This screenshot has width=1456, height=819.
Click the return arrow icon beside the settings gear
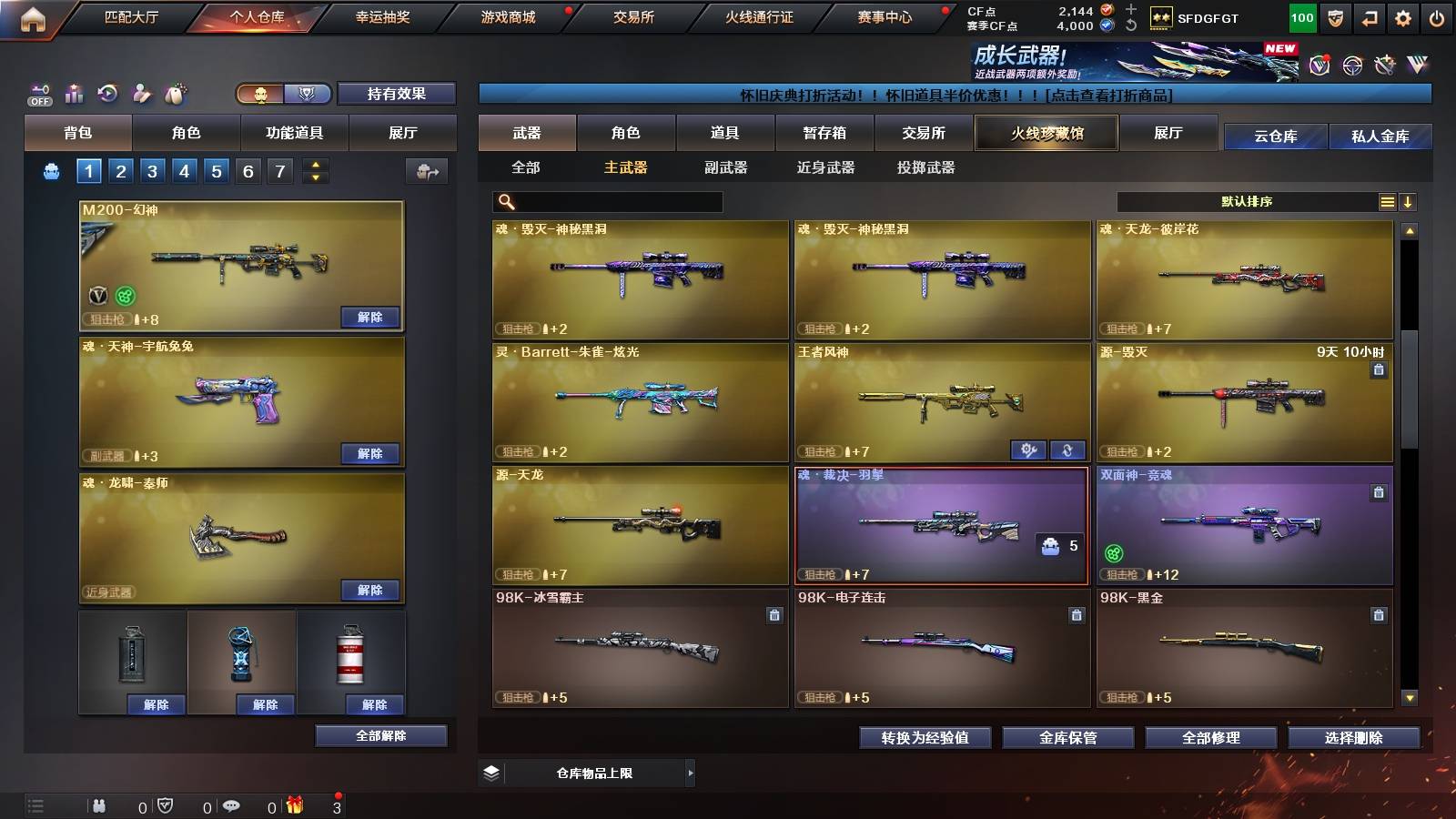coord(1368,15)
